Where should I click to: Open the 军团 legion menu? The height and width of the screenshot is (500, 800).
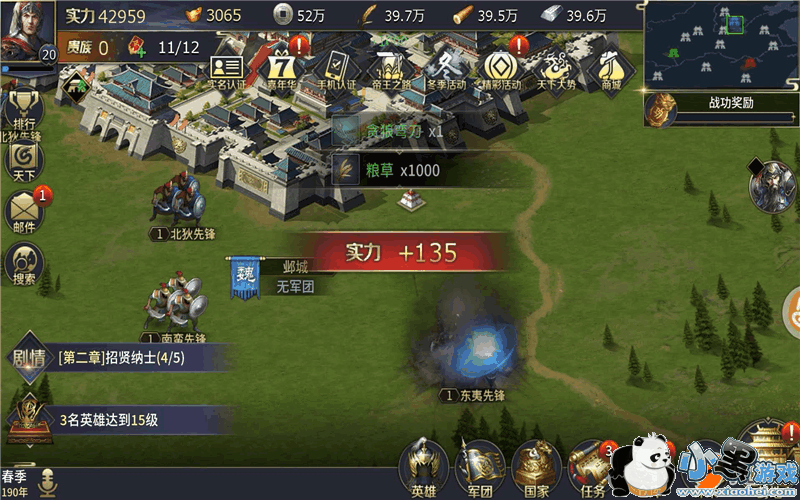pyautogui.click(x=480, y=468)
